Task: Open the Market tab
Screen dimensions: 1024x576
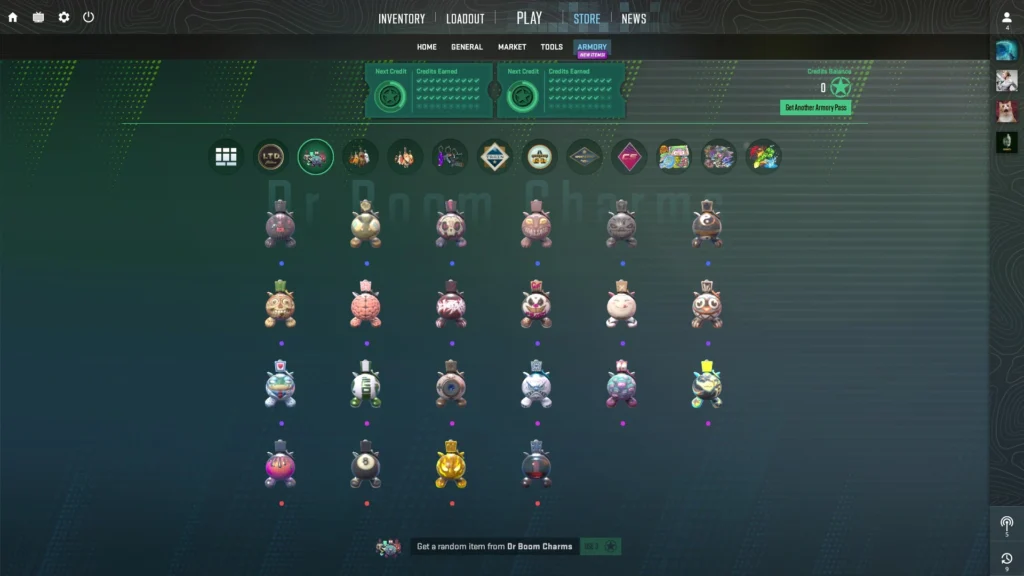Action: (x=512, y=47)
